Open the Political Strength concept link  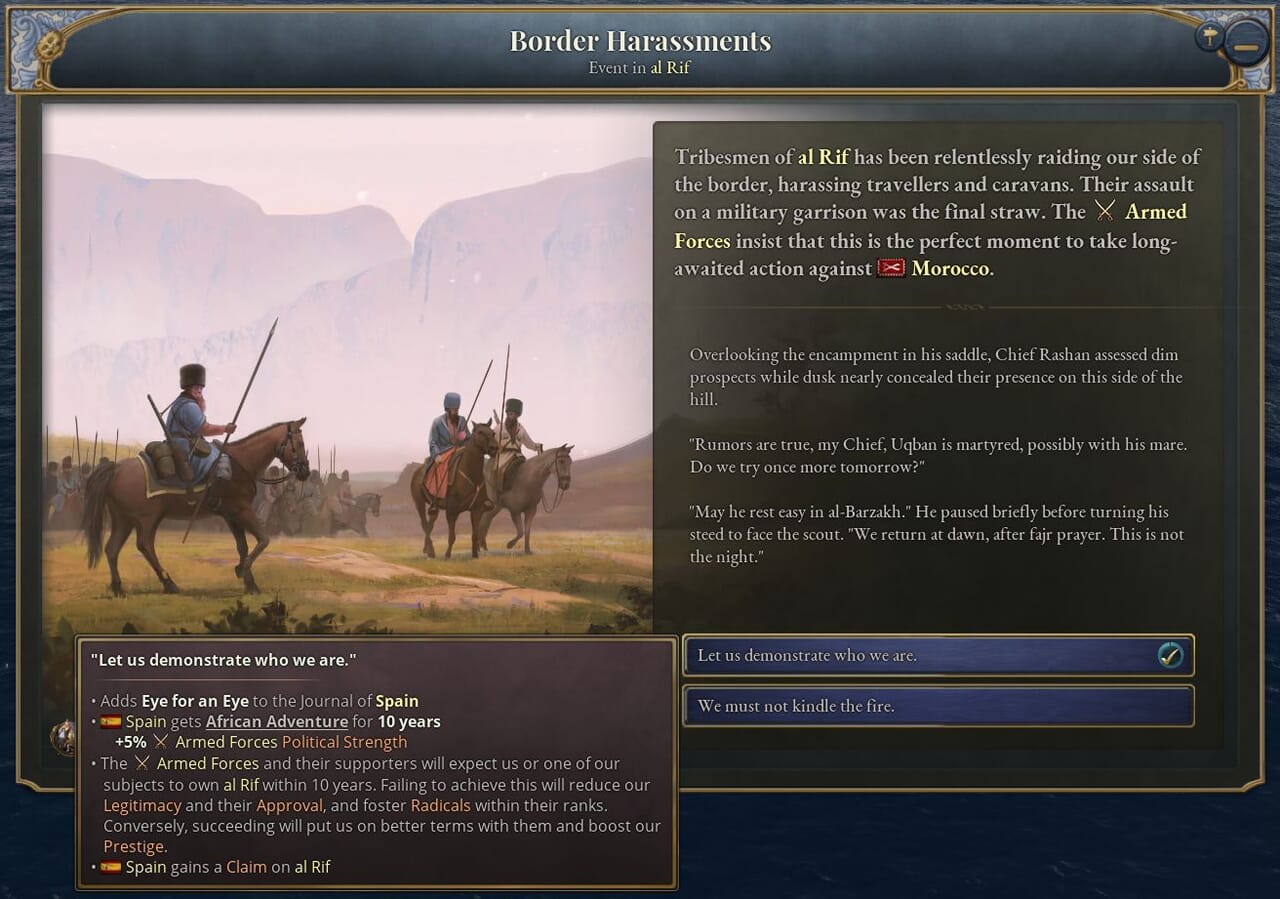344,742
